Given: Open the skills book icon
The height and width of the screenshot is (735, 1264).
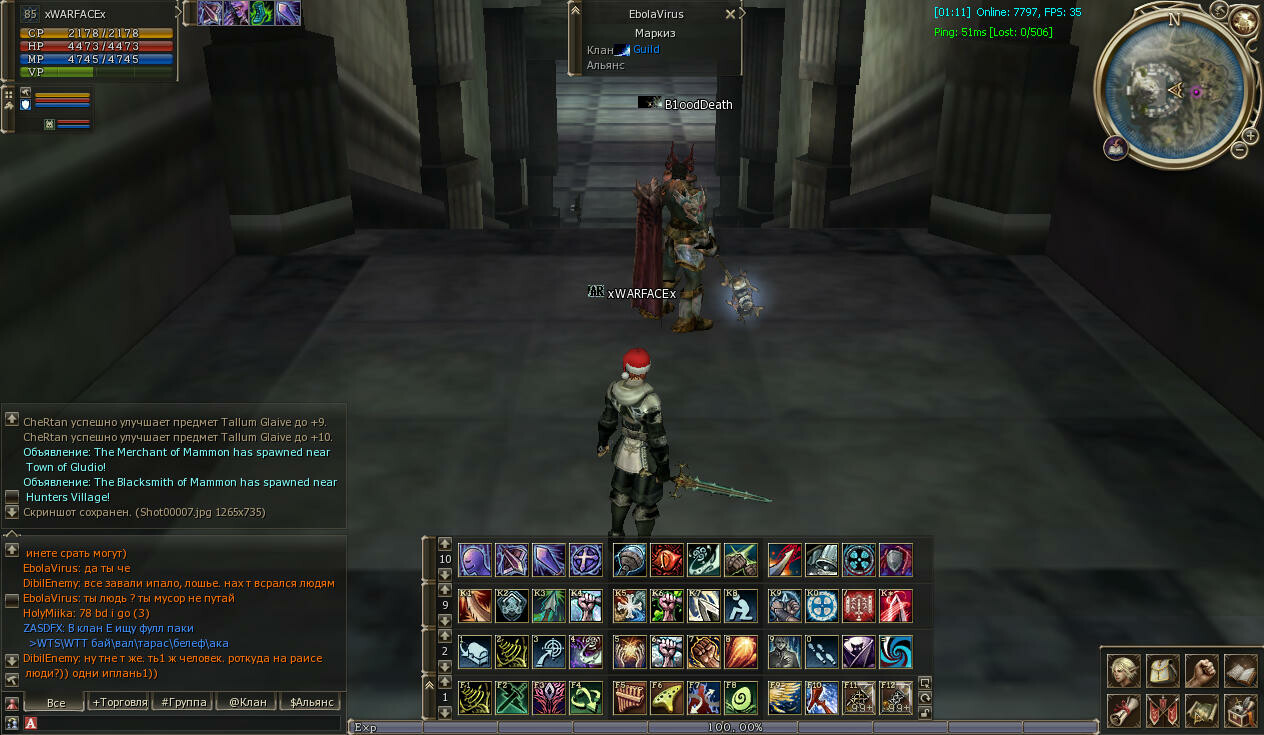Looking at the screenshot, I should pyautogui.click(x=1240, y=671).
